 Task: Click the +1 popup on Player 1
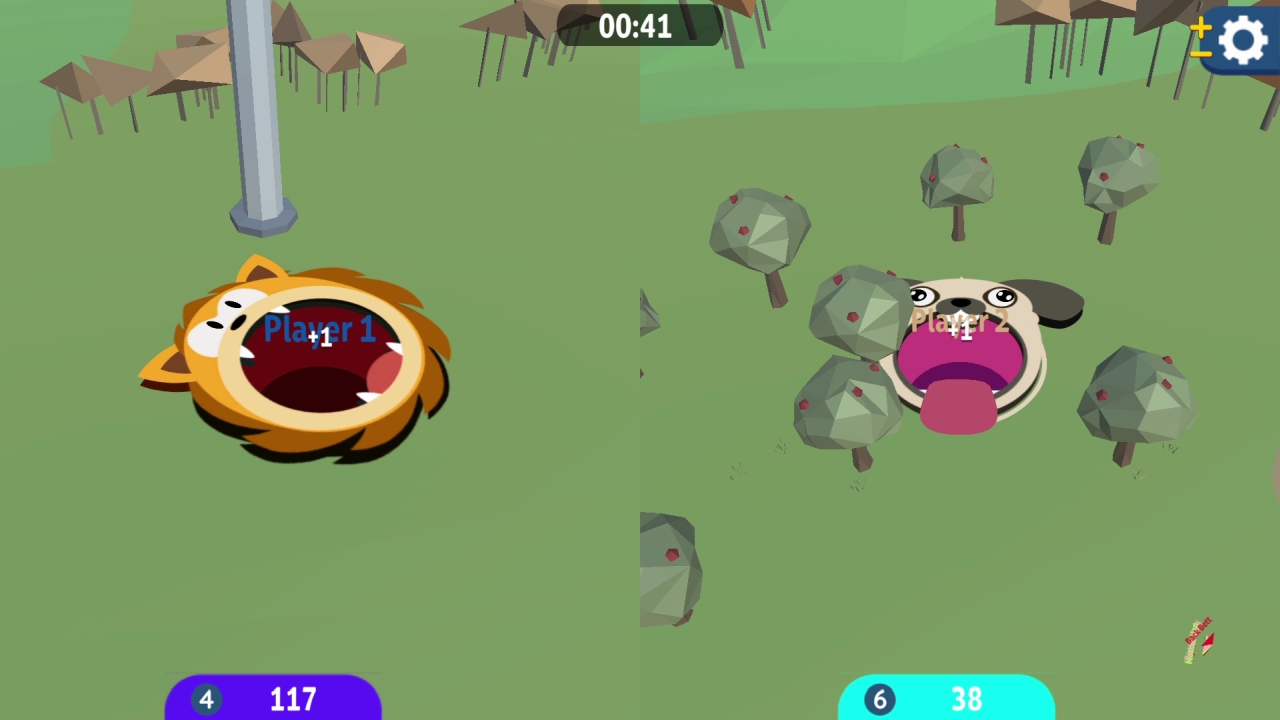pyautogui.click(x=323, y=340)
